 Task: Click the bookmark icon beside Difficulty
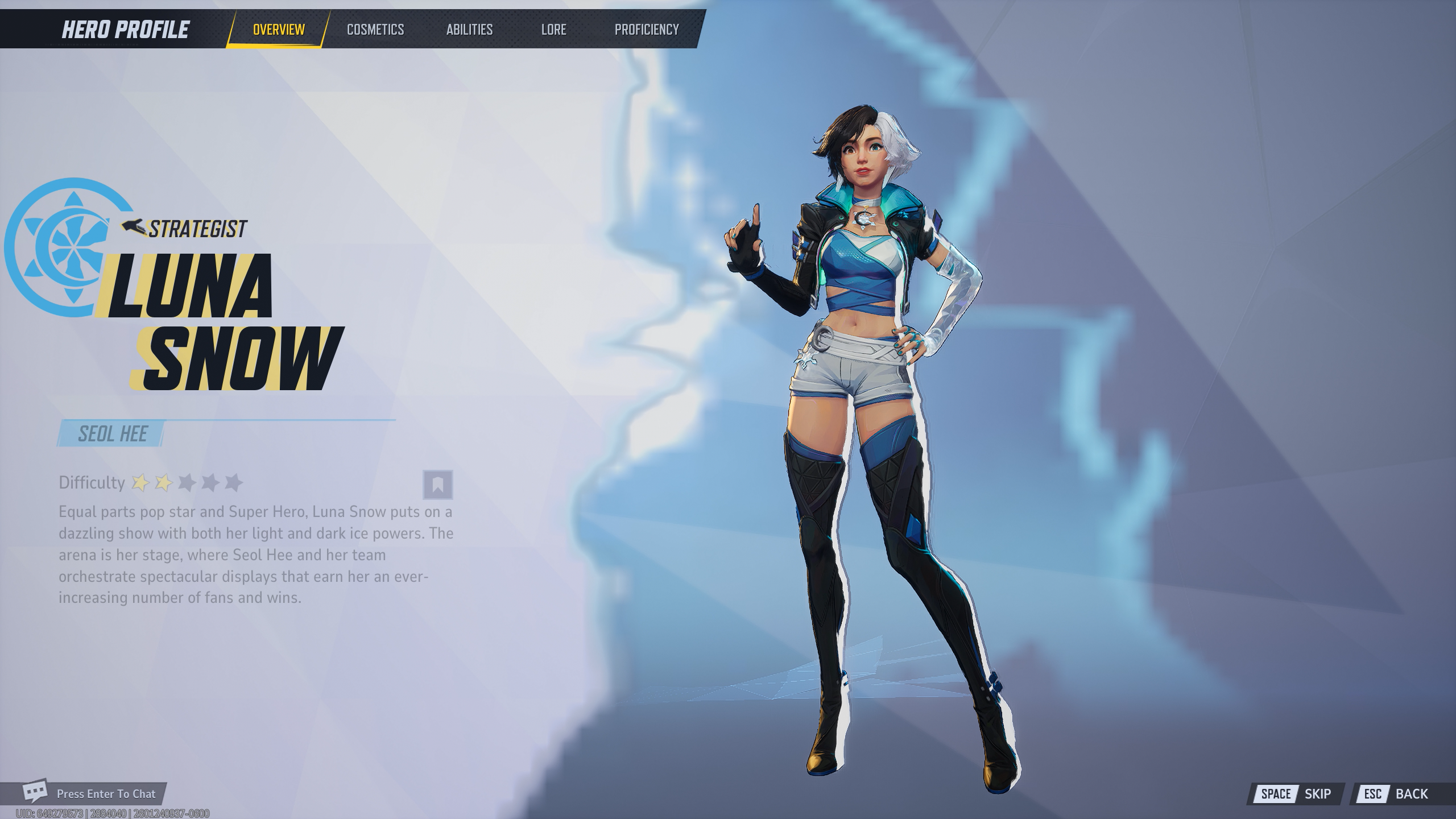click(437, 485)
